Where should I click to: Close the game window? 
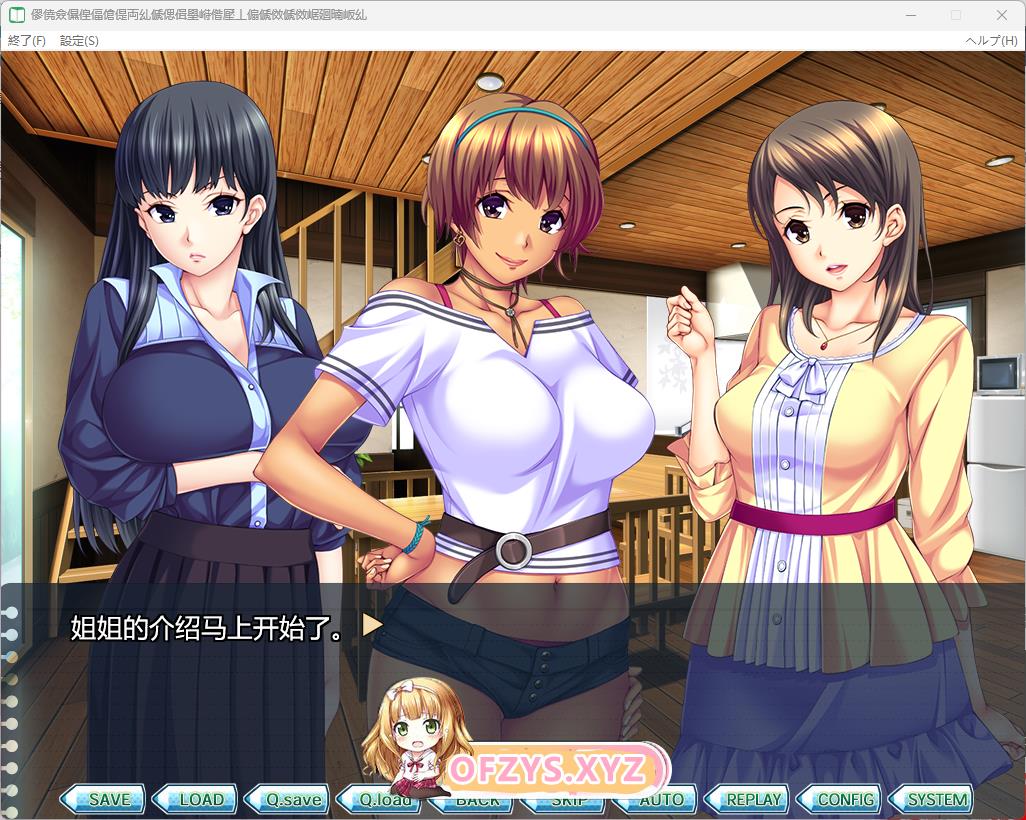(1002, 15)
